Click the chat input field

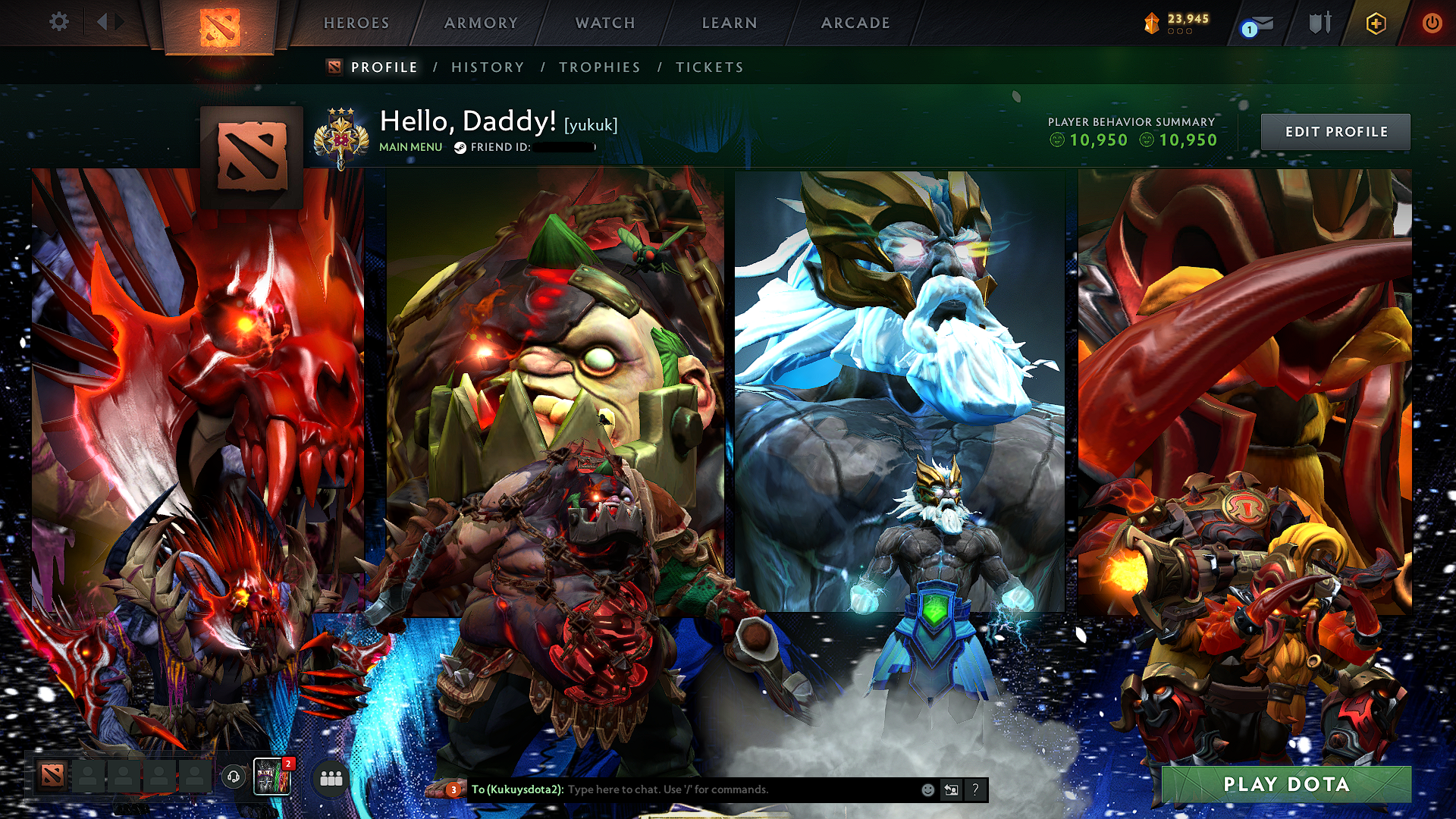pyautogui.click(x=682, y=790)
